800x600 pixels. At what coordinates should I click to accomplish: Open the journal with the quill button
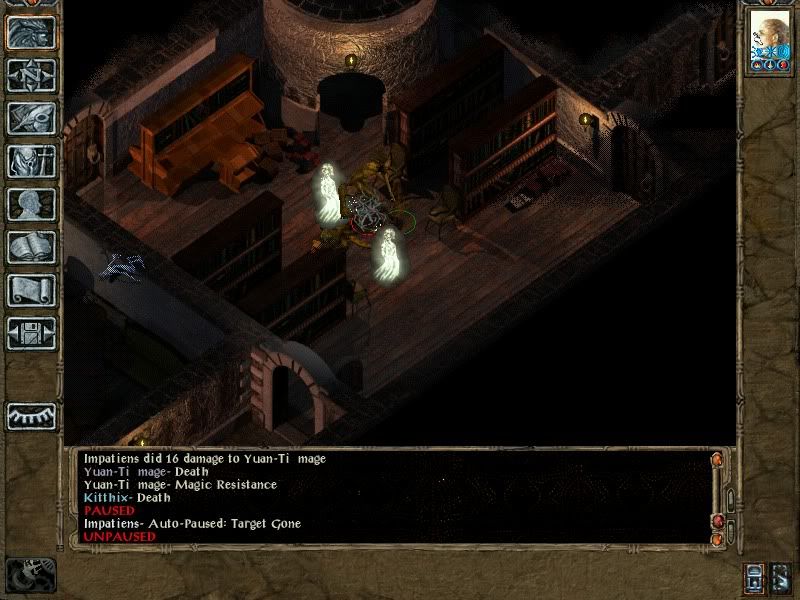(31, 118)
